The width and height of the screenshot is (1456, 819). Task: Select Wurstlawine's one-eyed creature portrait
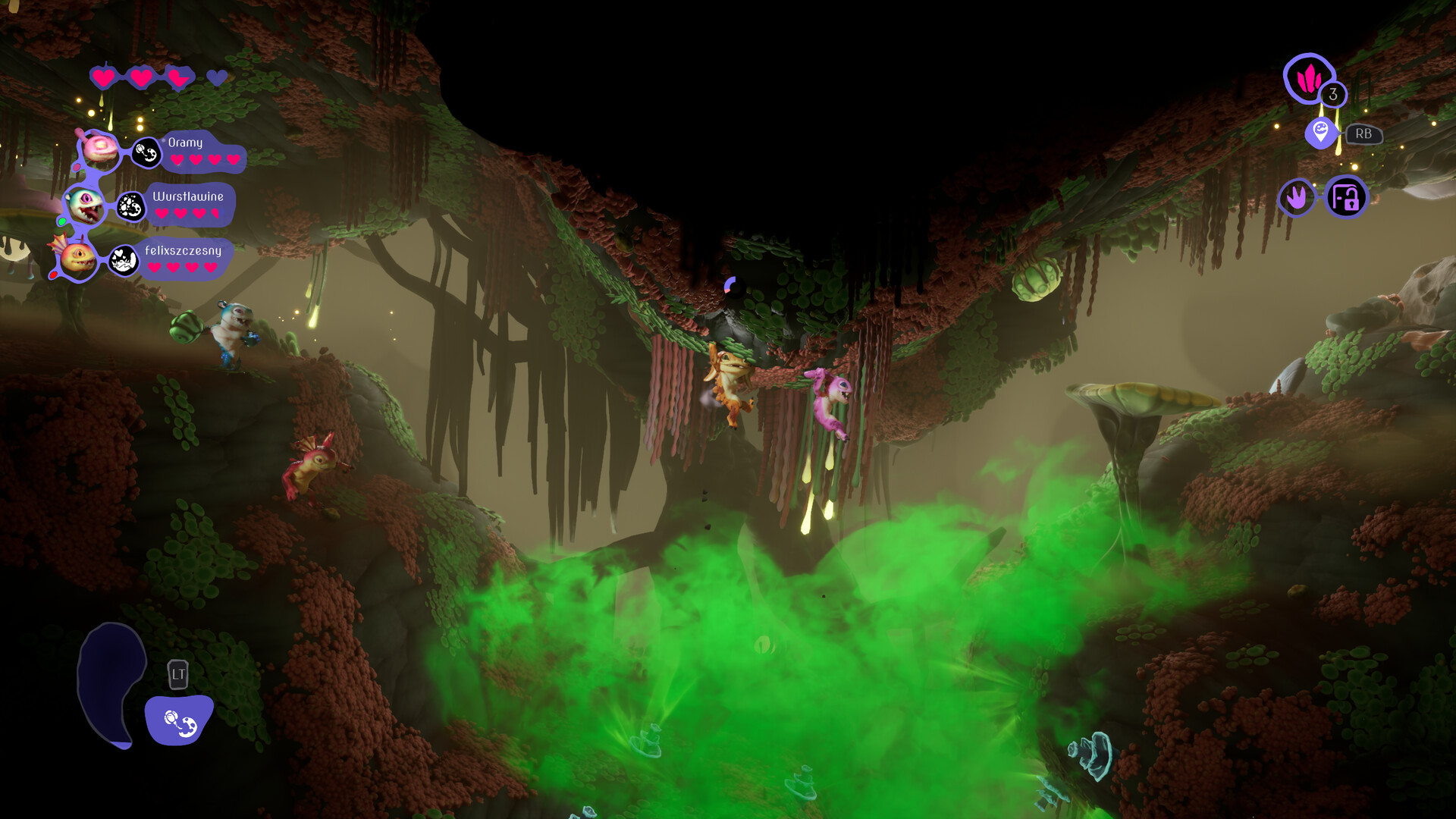[x=85, y=205]
